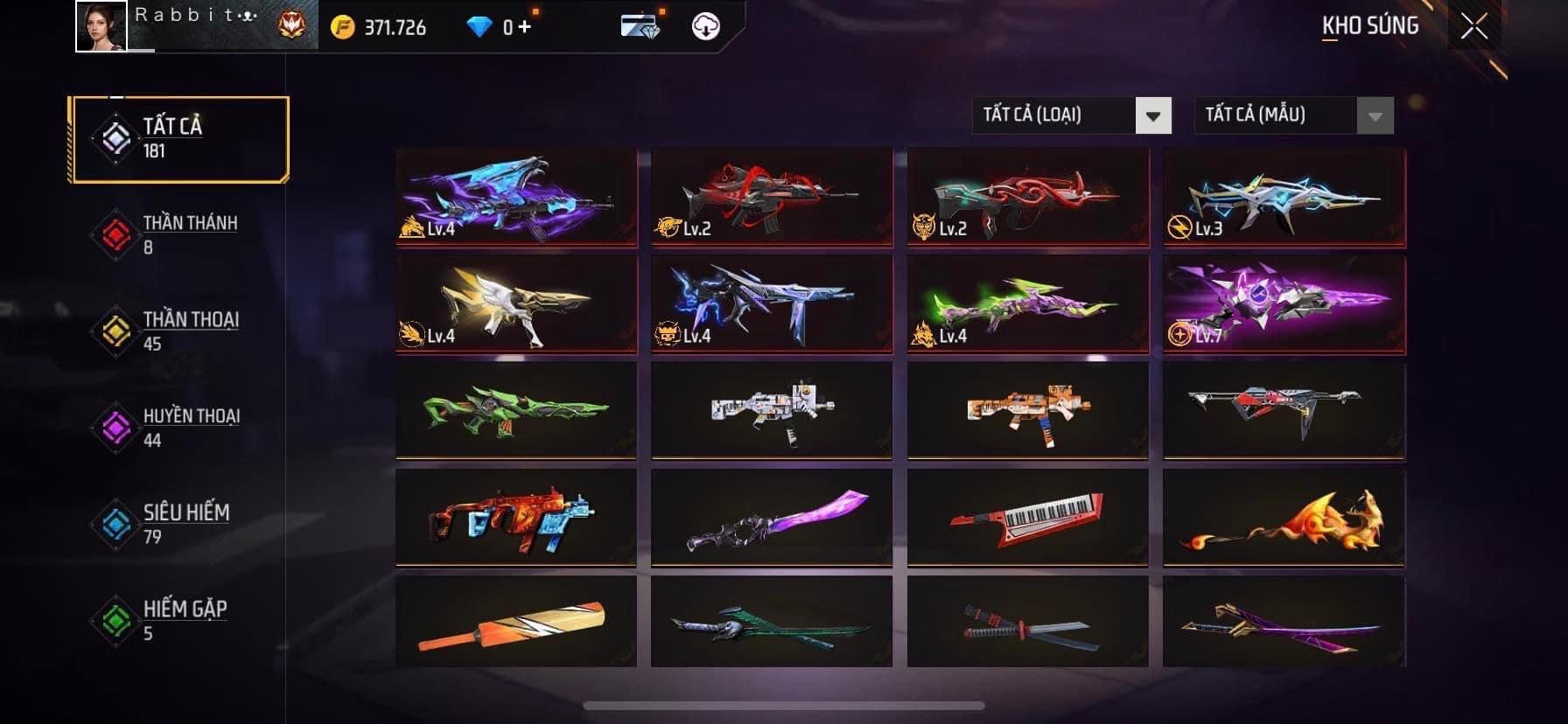
Task: Select the orange and blue Vector skin
Action: [516, 517]
